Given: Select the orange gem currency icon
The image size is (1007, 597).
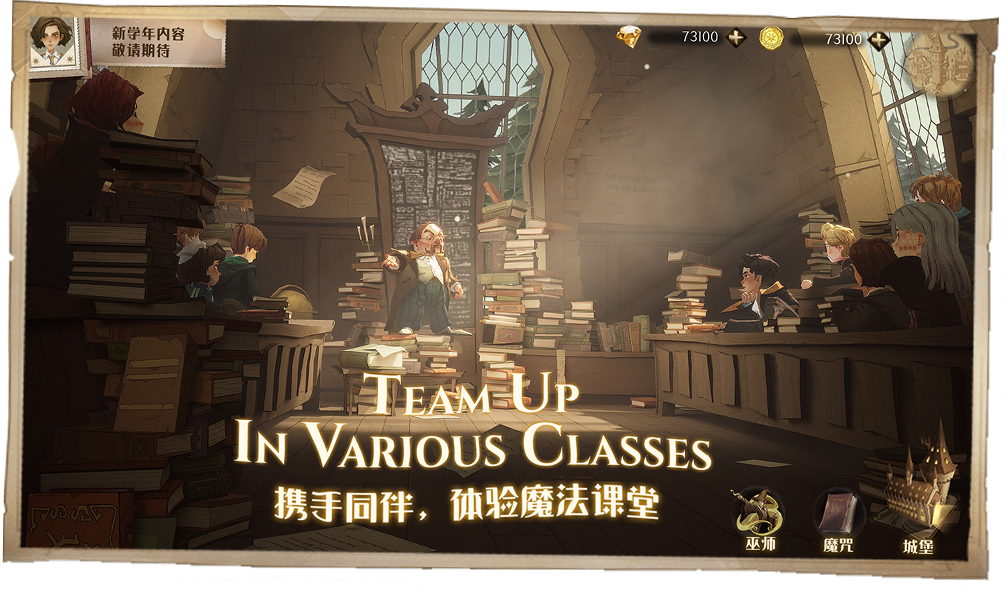Looking at the screenshot, I should (x=628, y=38).
